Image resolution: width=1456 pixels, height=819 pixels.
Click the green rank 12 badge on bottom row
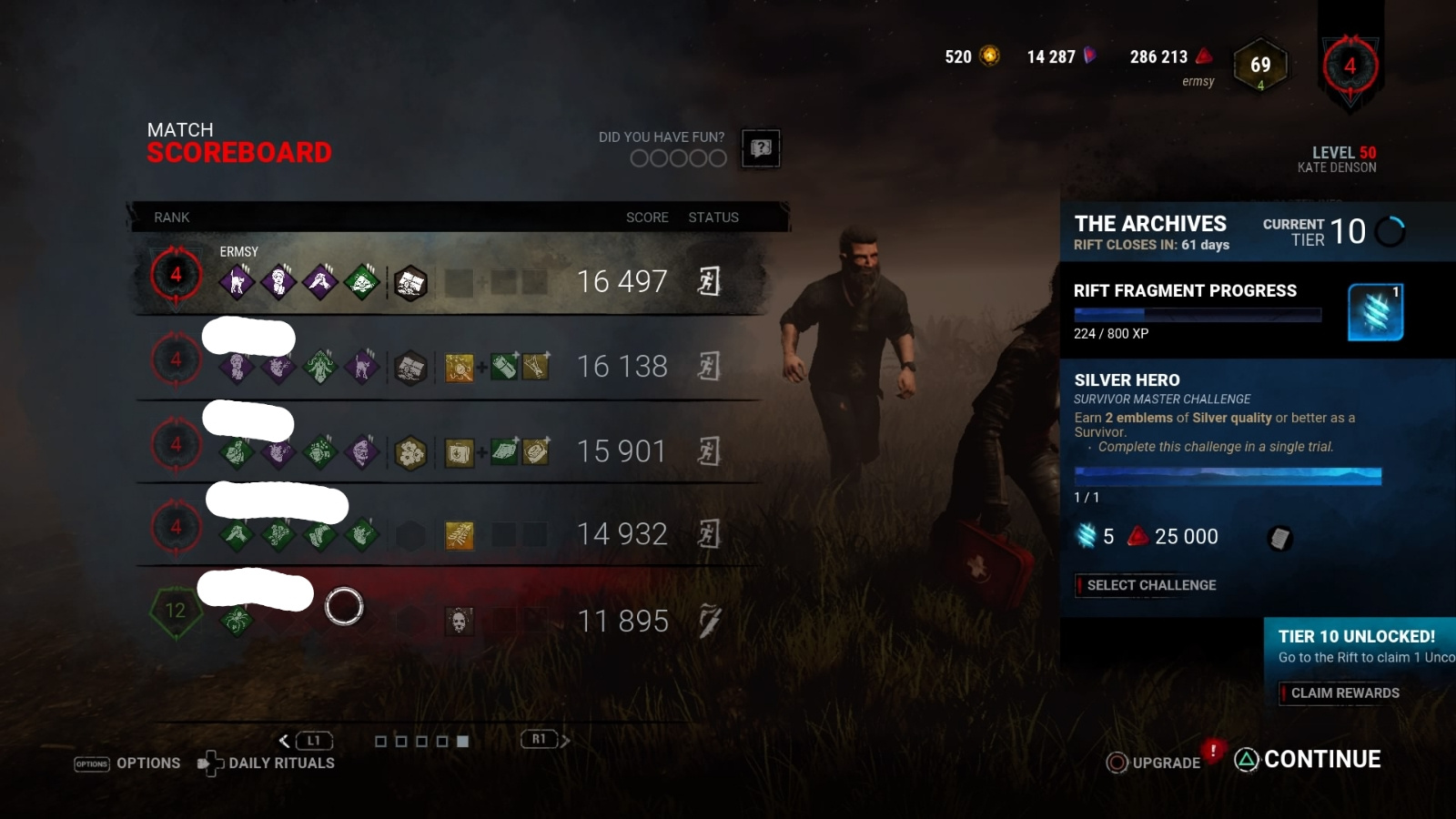coord(174,612)
